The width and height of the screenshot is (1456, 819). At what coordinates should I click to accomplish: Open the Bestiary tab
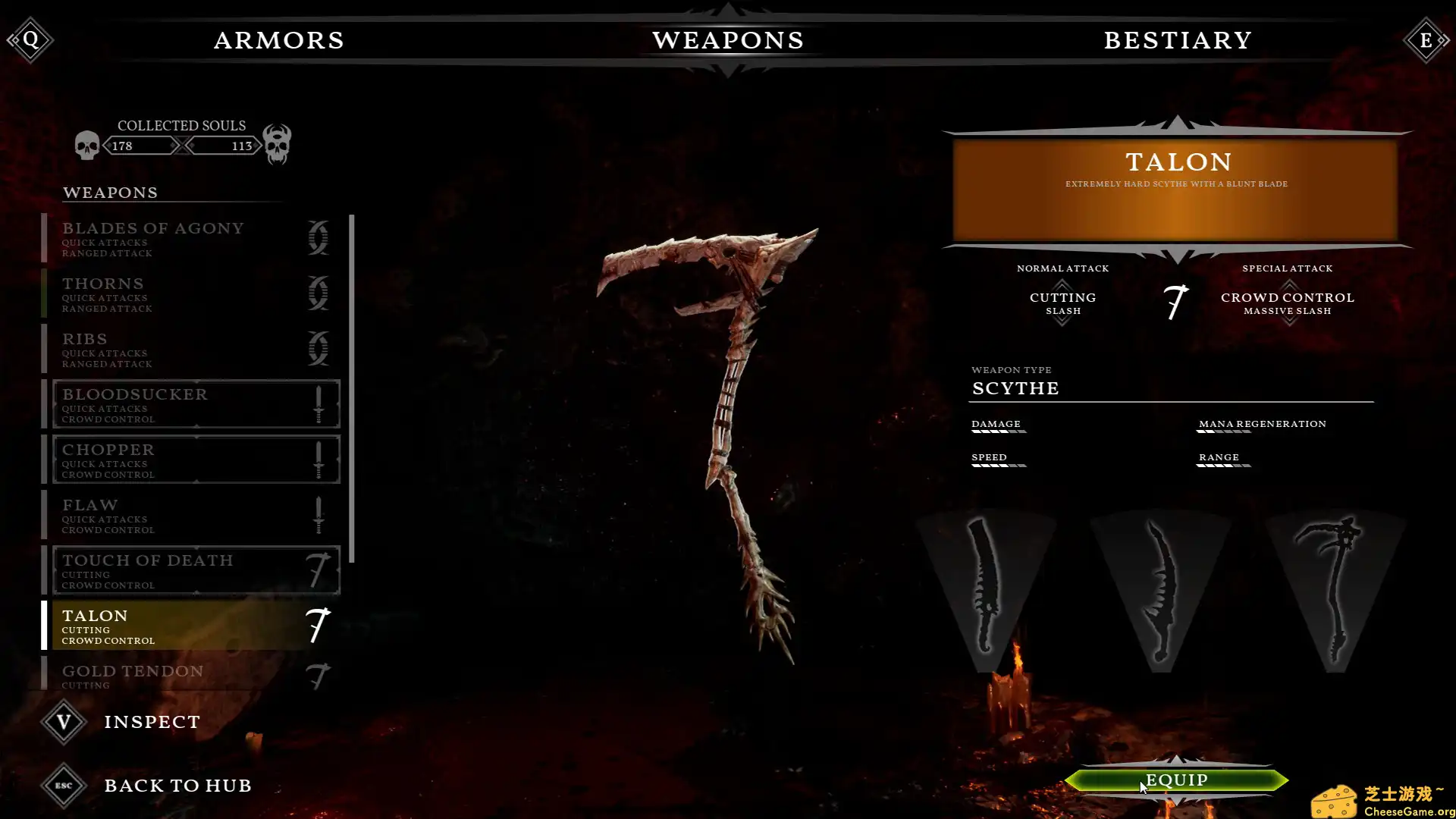coord(1177,40)
